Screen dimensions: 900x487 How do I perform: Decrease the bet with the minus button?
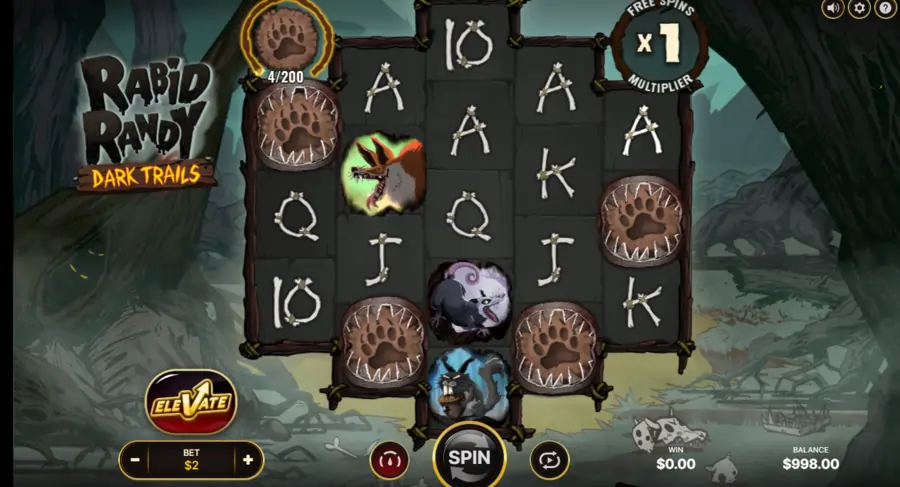(135, 460)
